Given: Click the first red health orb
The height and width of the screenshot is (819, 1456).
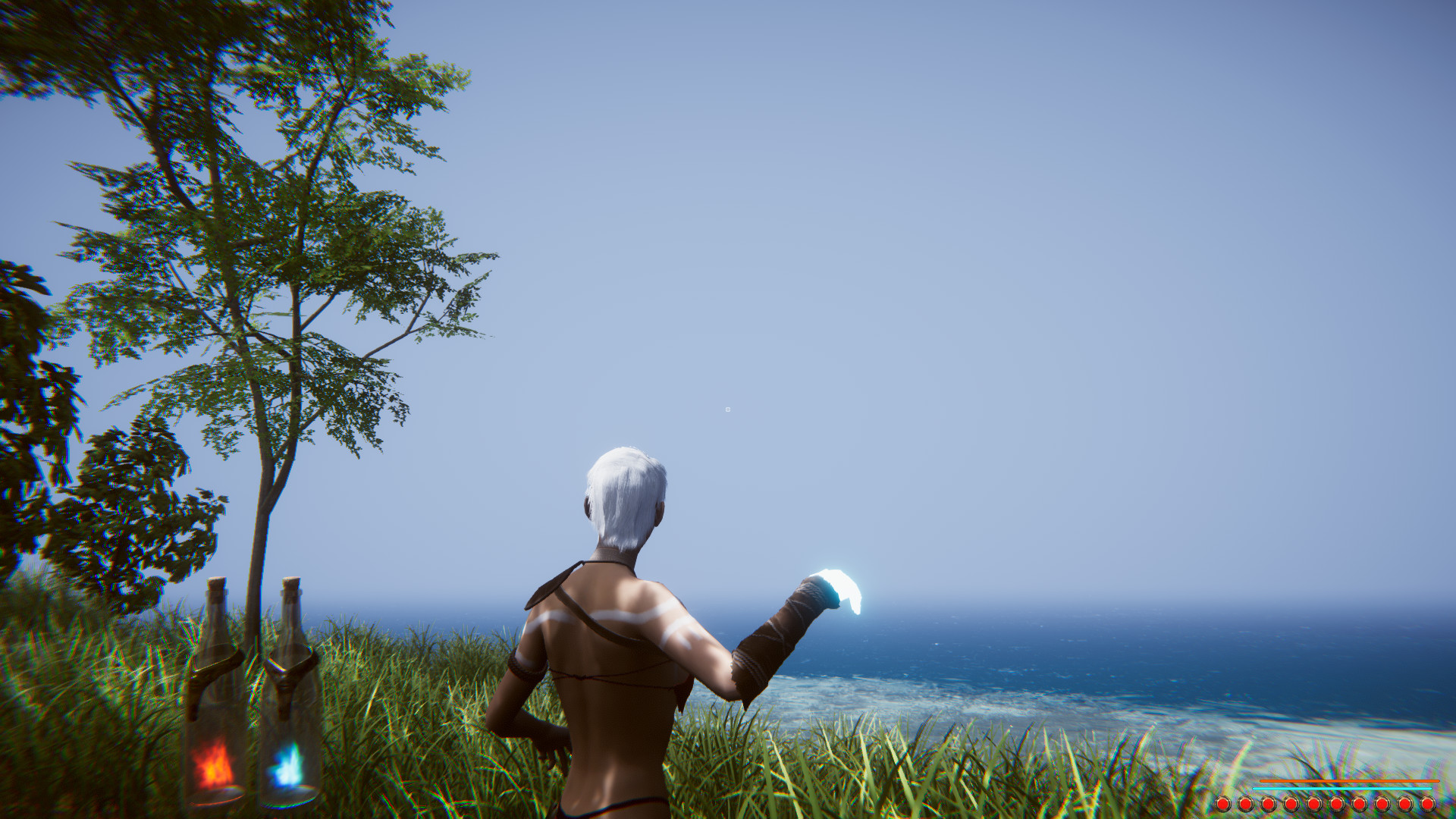Looking at the screenshot, I should coord(1223,803).
